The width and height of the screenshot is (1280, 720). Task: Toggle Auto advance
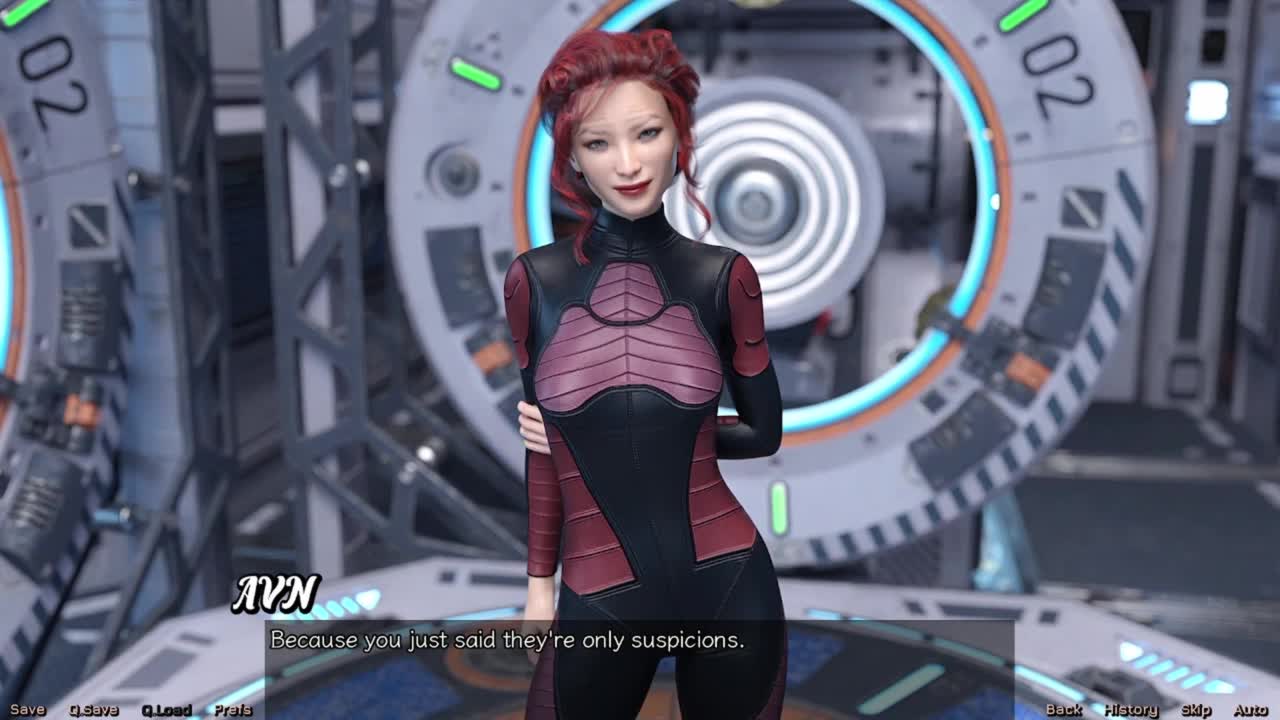point(1250,710)
